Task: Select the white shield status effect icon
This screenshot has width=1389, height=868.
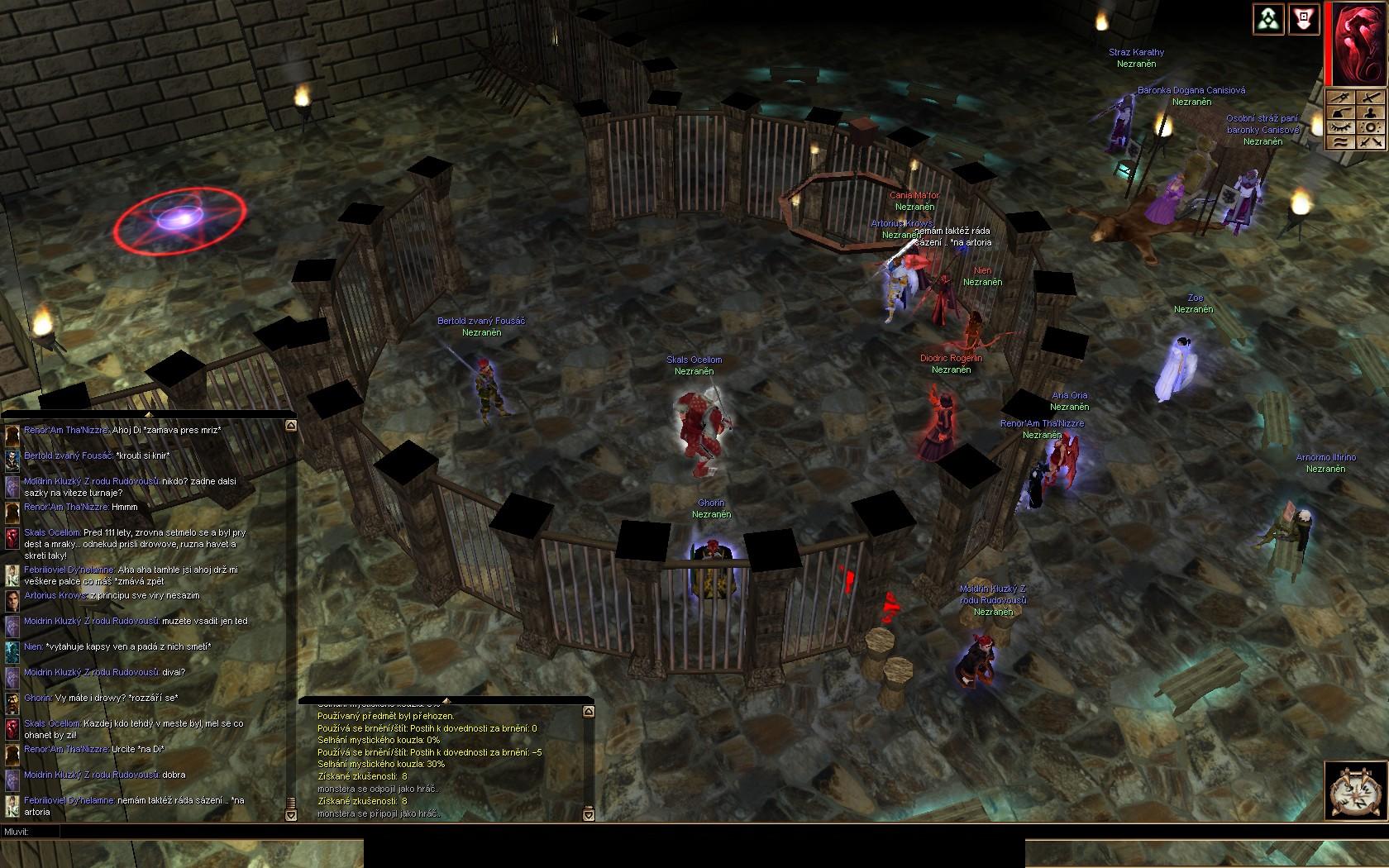Action: click(x=1304, y=20)
